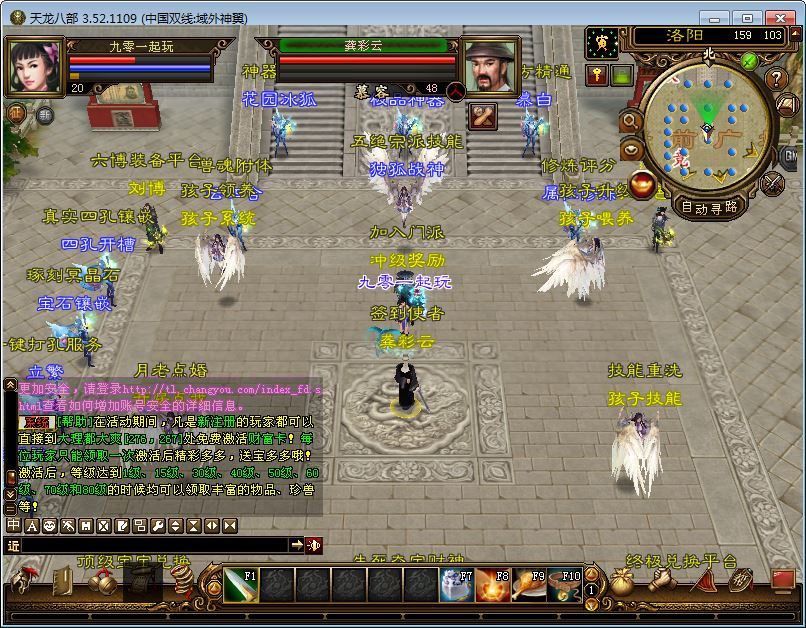This screenshot has width=806, height=628.
Task: Activate the F1 green sword skill
Action: click(240, 584)
